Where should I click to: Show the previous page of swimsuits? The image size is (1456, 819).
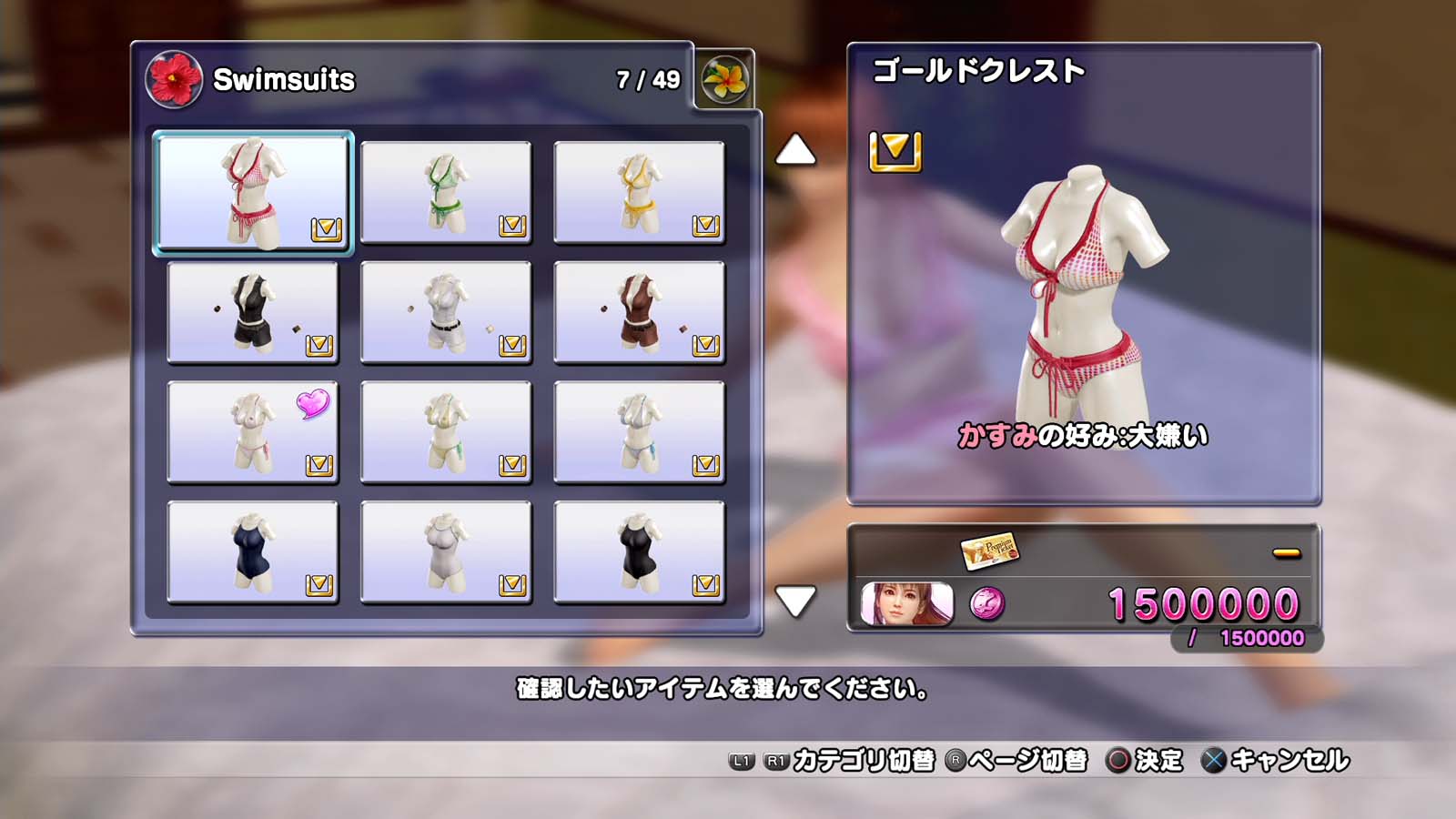(795, 150)
